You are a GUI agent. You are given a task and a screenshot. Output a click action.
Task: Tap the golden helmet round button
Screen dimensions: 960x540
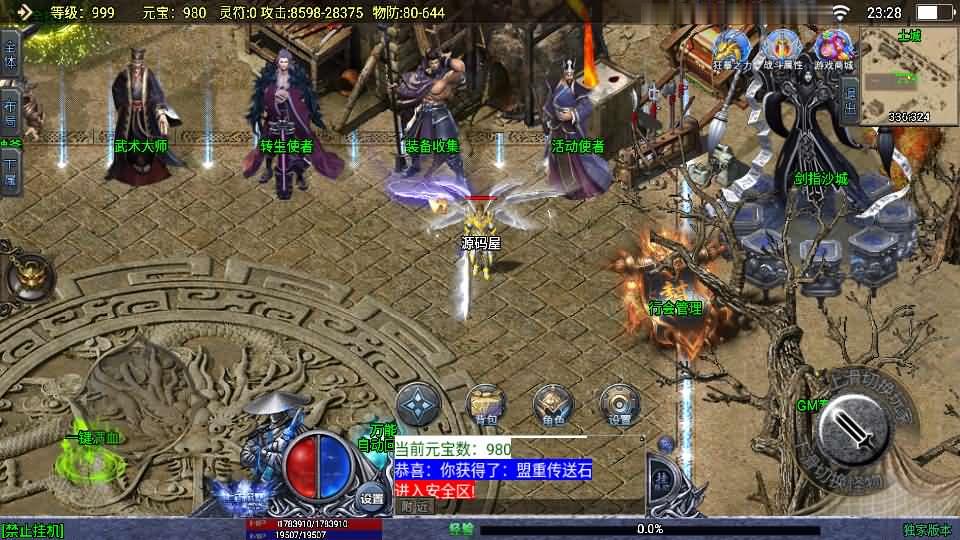(29, 274)
